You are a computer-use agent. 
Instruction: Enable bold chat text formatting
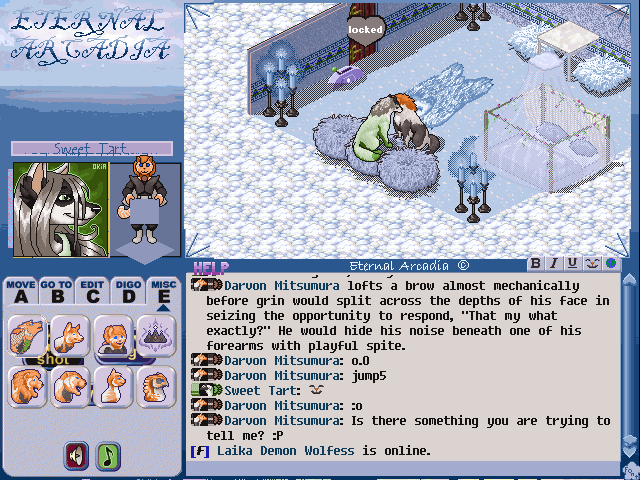tap(536, 263)
